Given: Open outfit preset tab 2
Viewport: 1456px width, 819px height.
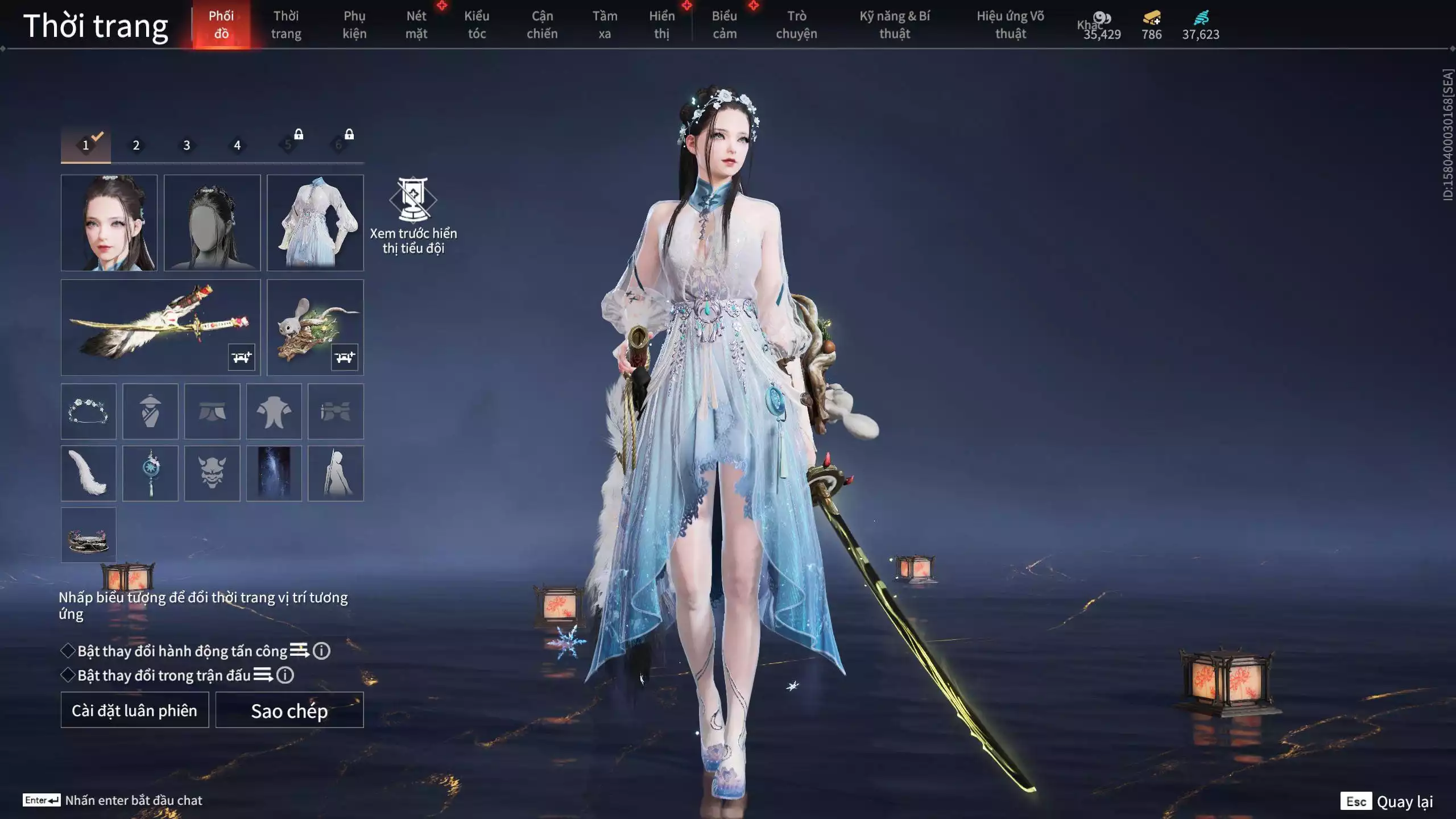Looking at the screenshot, I should click(136, 145).
